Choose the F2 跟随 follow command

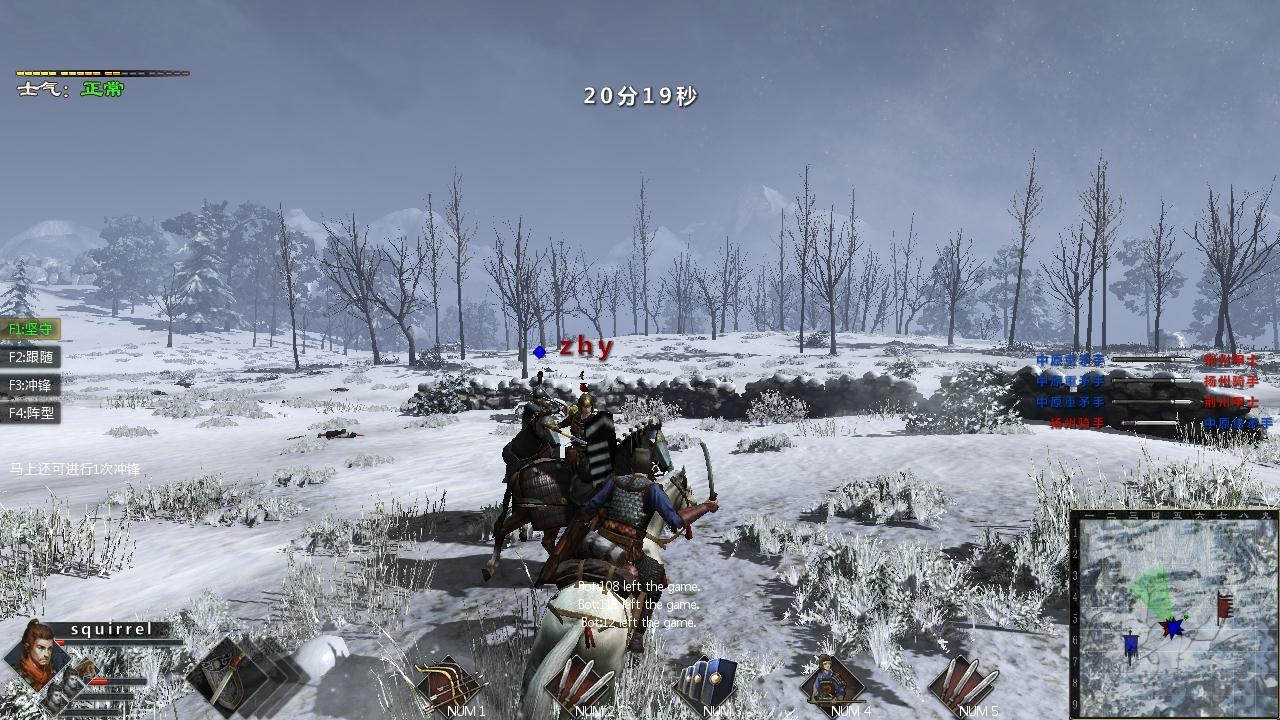[31, 357]
